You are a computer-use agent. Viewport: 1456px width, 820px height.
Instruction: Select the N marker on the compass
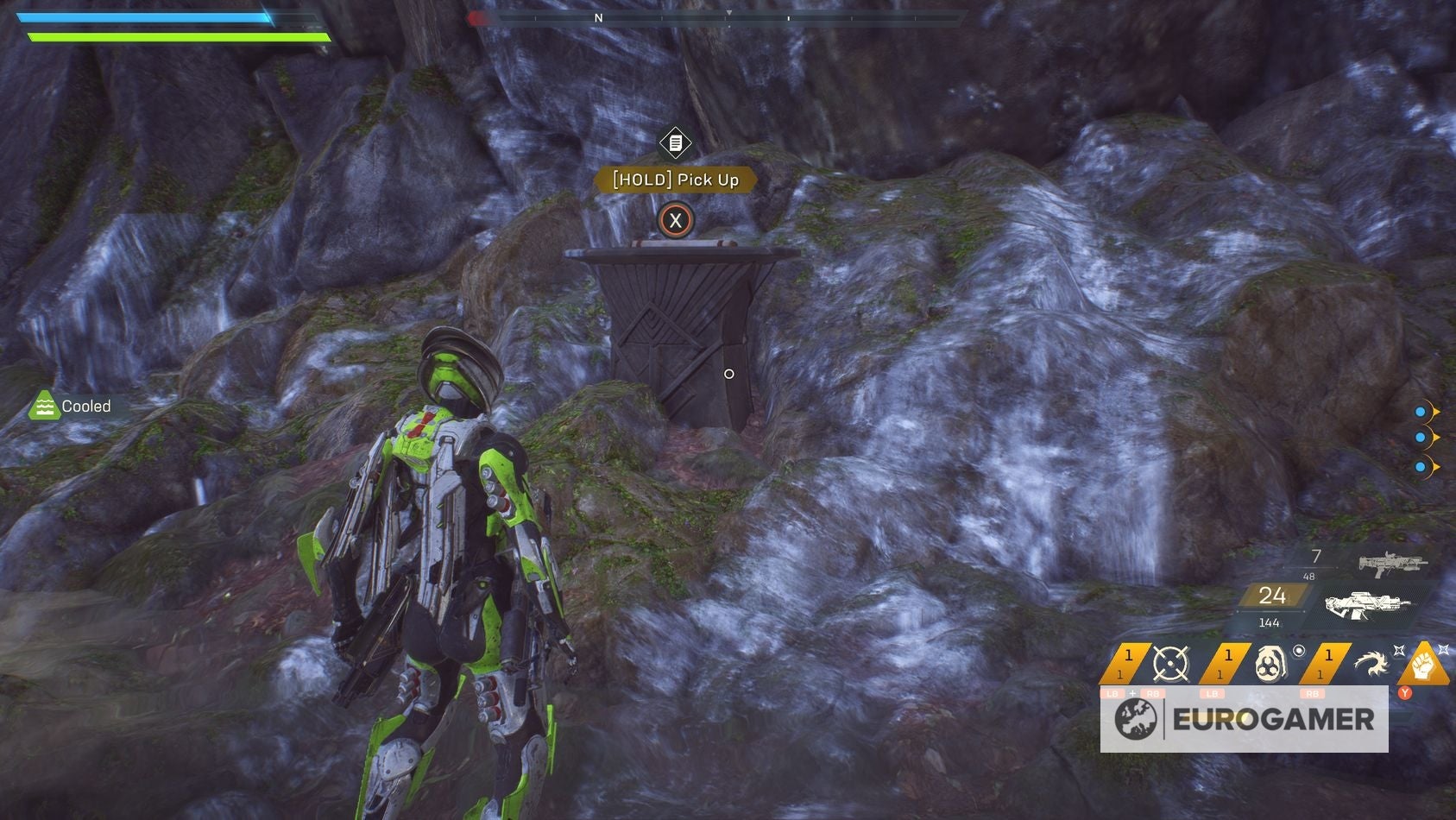pos(599,18)
